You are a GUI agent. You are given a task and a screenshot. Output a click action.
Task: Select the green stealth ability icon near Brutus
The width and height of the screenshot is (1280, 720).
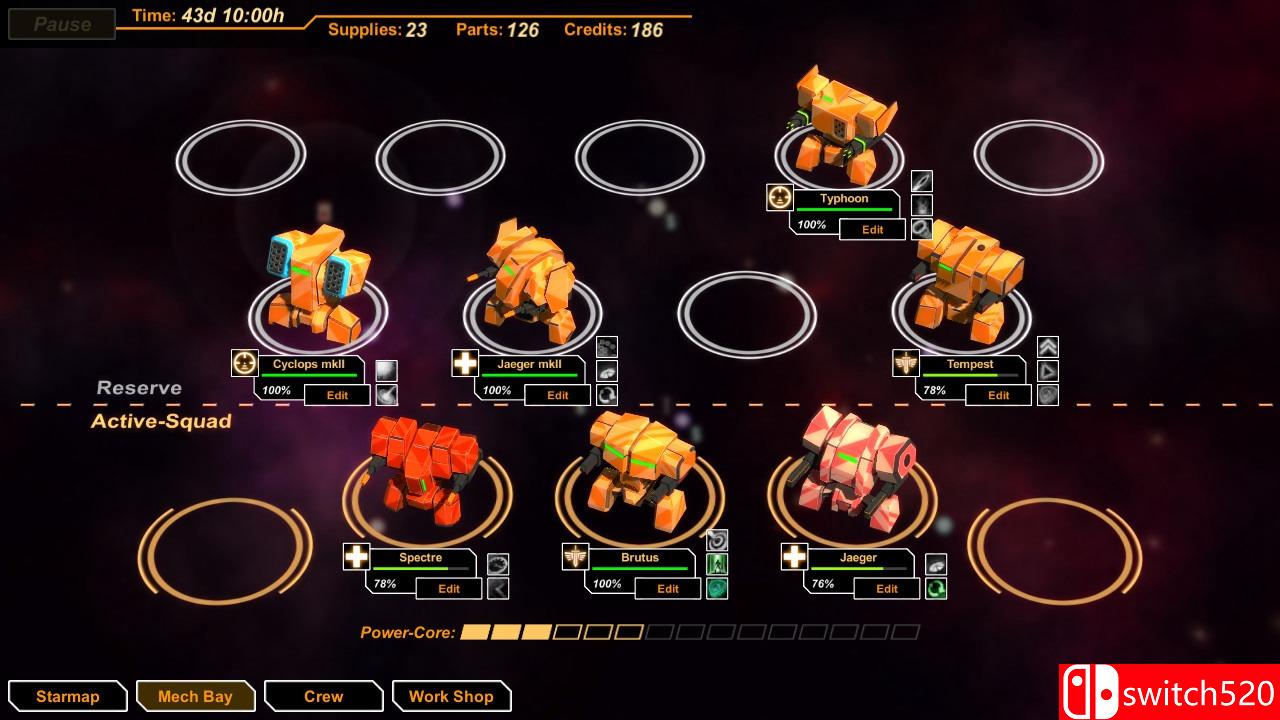click(716, 564)
